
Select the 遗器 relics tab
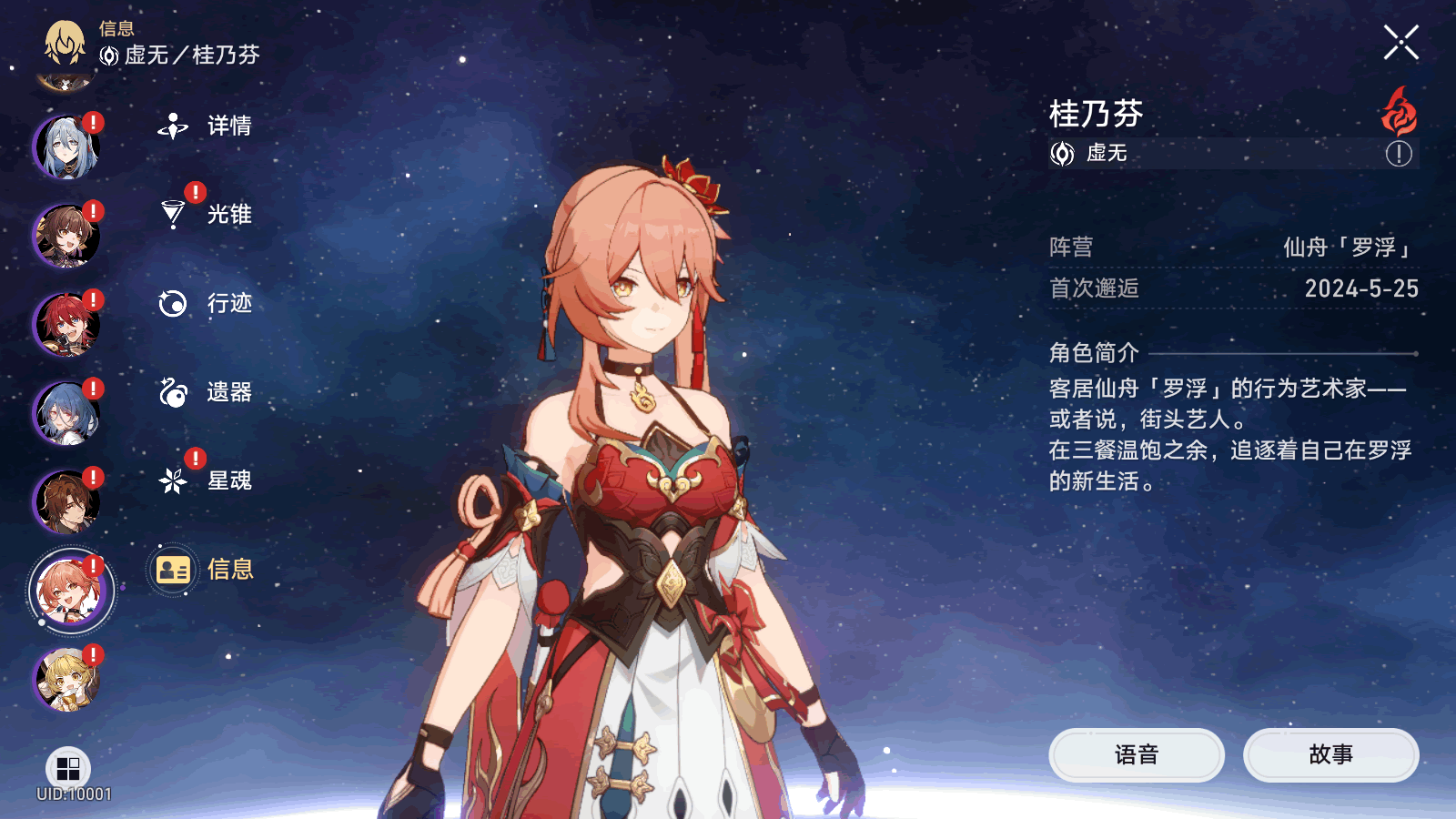coord(205,392)
